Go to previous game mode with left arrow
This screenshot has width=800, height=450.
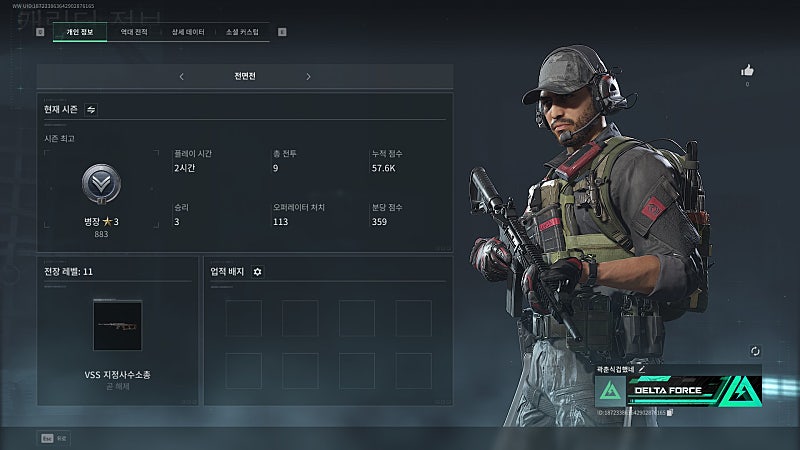point(181,77)
